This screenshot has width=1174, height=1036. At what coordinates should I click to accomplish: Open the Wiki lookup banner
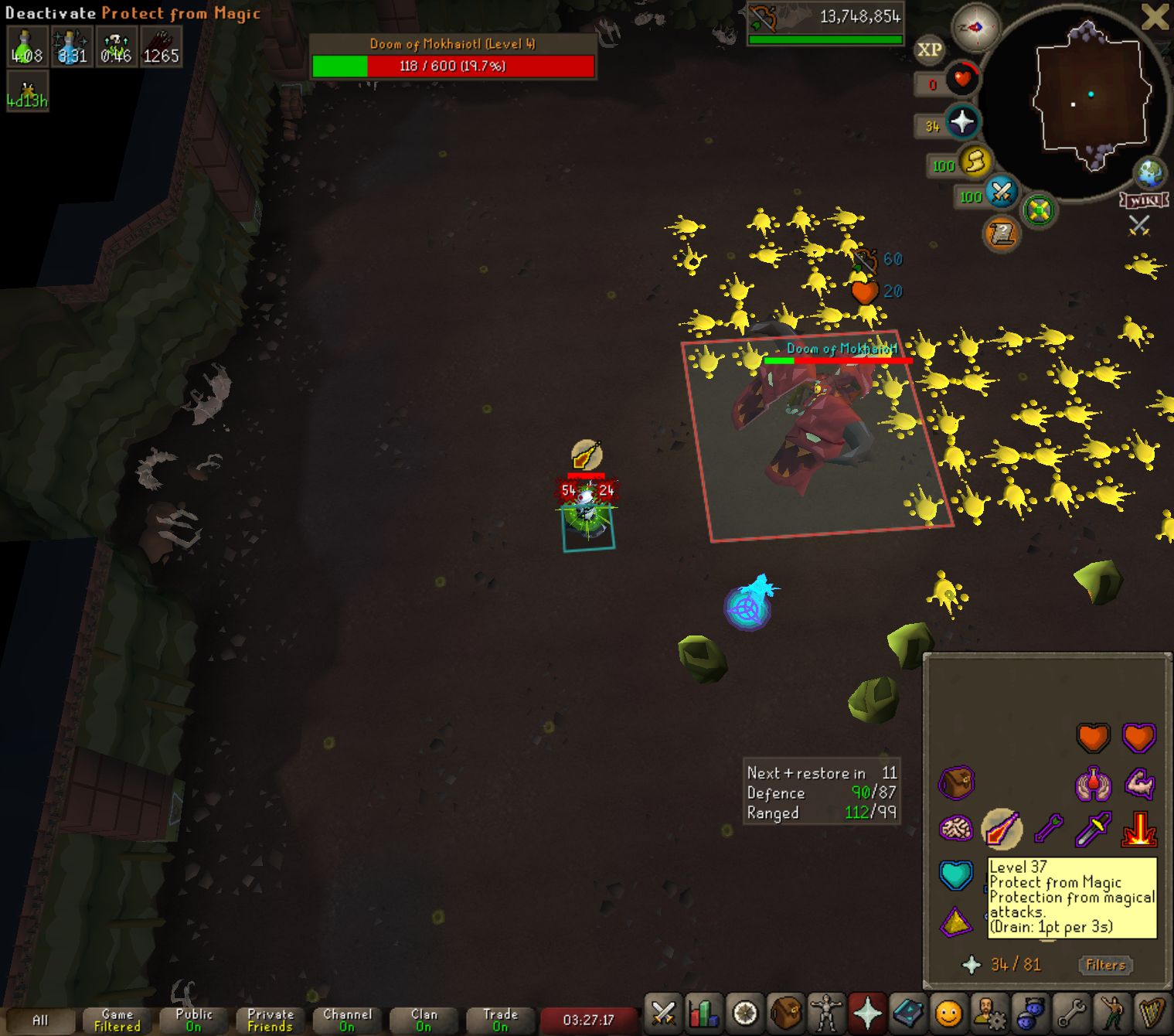(x=1144, y=201)
